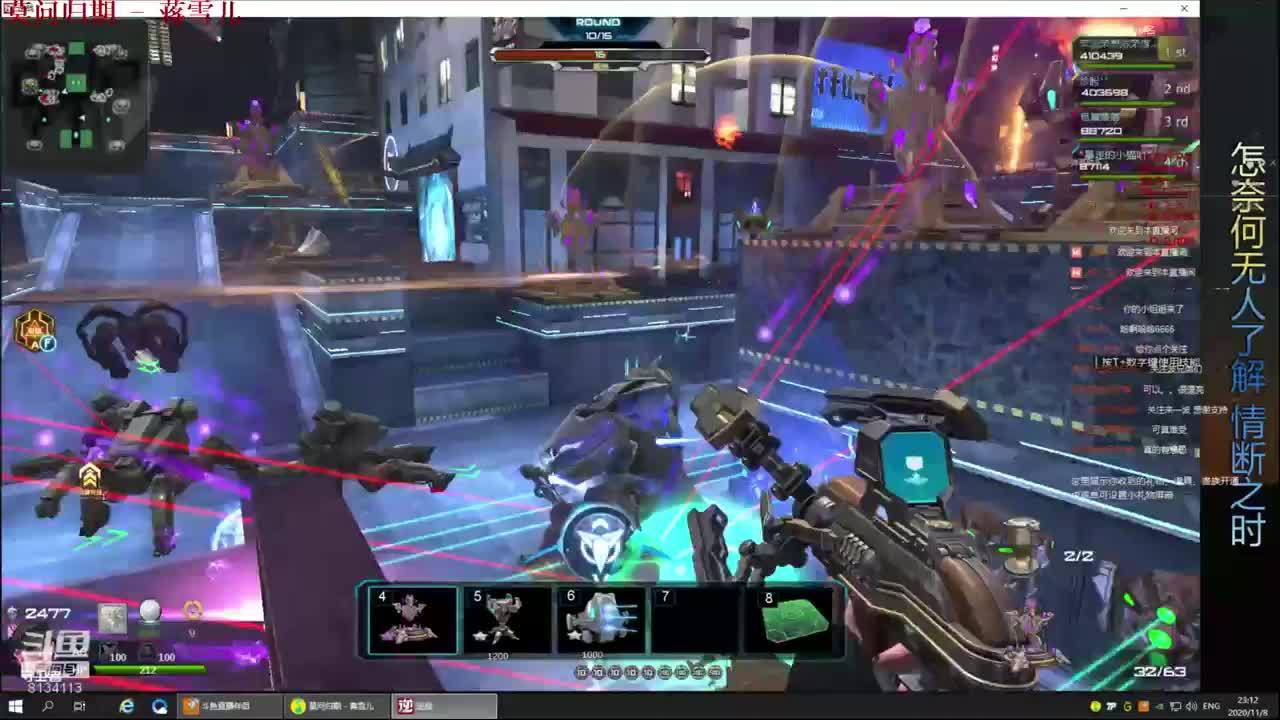The height and width of the screenshot is (720, 1280).
Task: Pick the 1000-cost laser turret in slot 6
Action: 600,620
